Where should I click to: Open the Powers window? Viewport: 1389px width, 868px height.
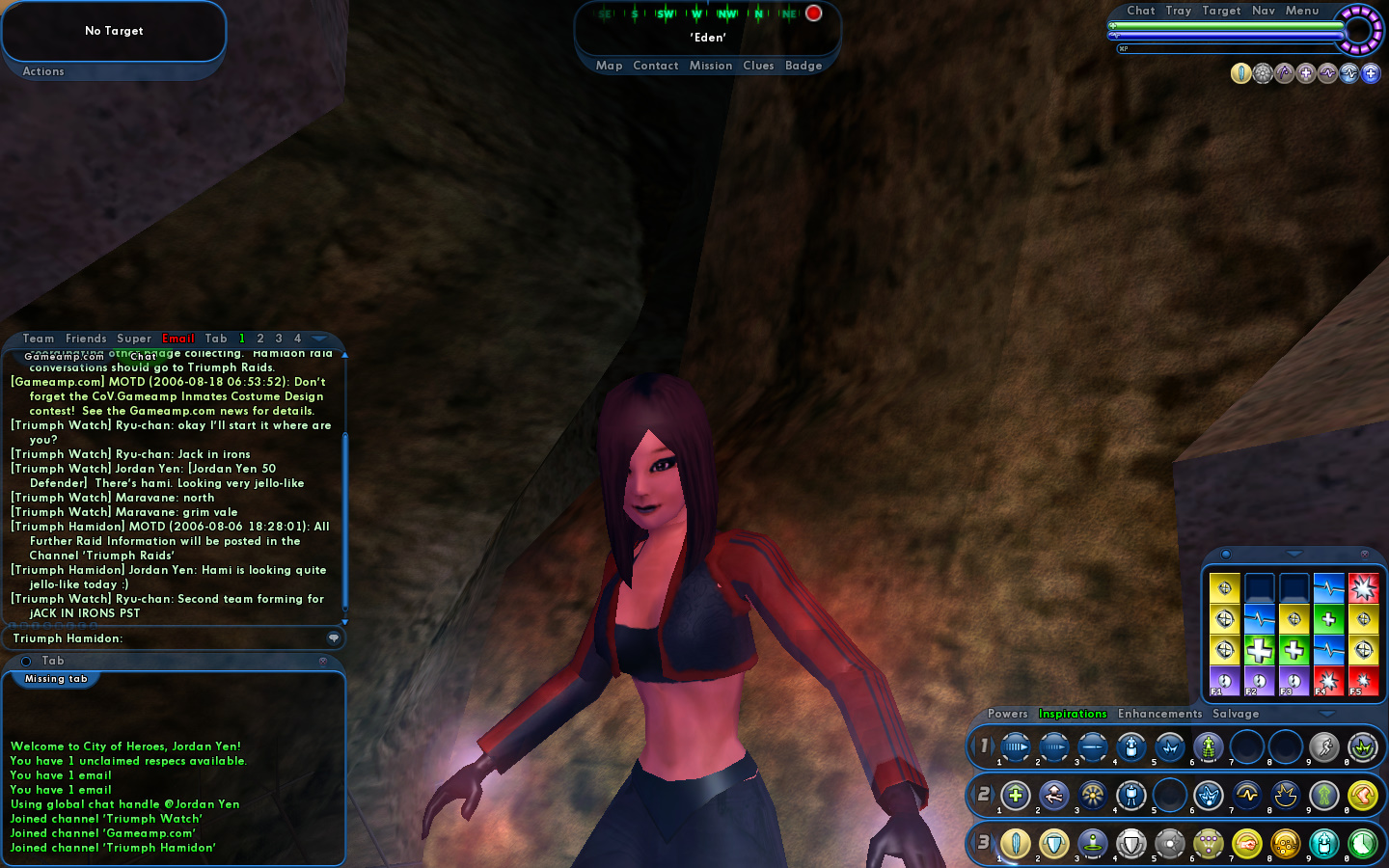[x=1008, y=714]
